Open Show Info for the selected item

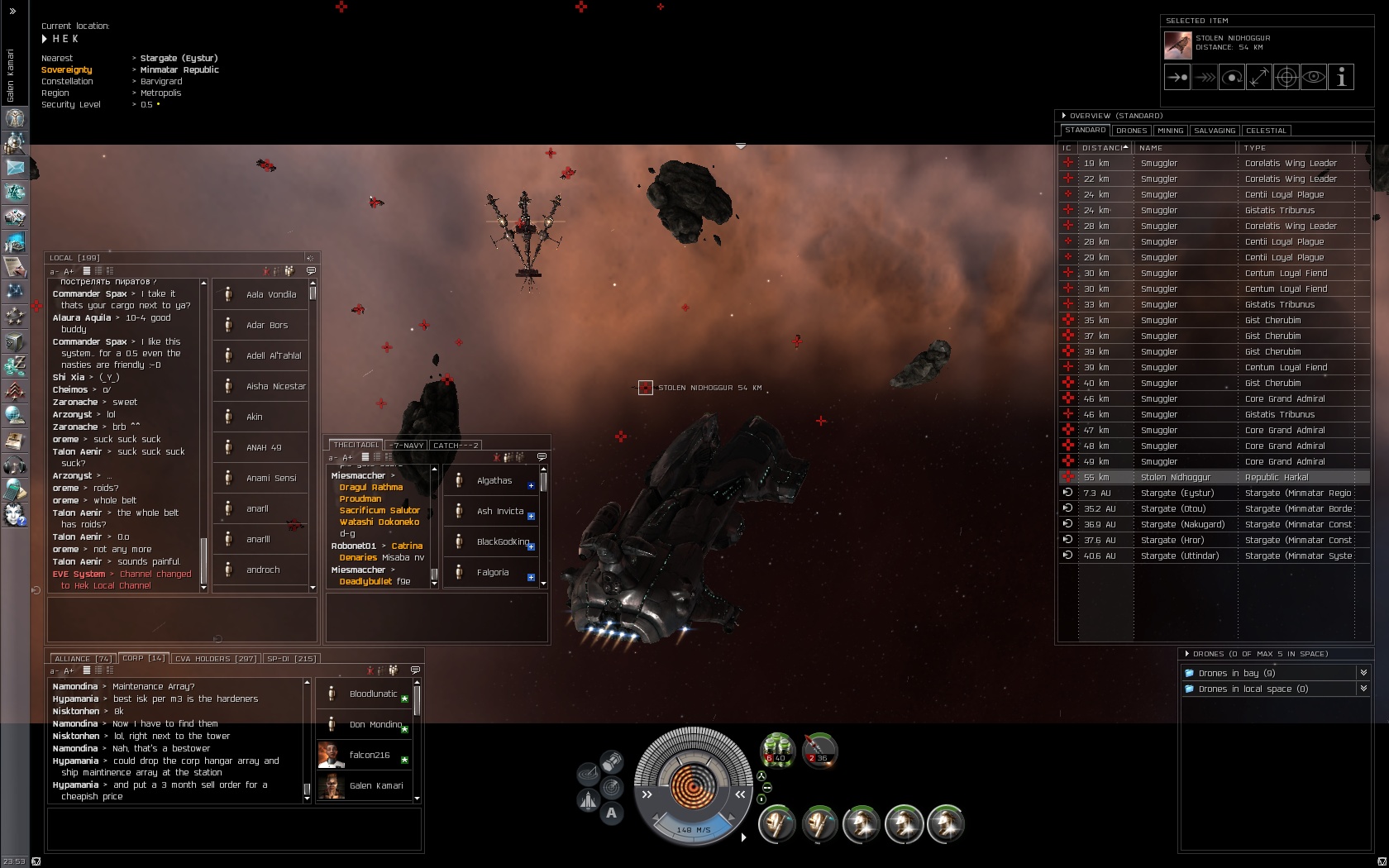click(1341, 78)
